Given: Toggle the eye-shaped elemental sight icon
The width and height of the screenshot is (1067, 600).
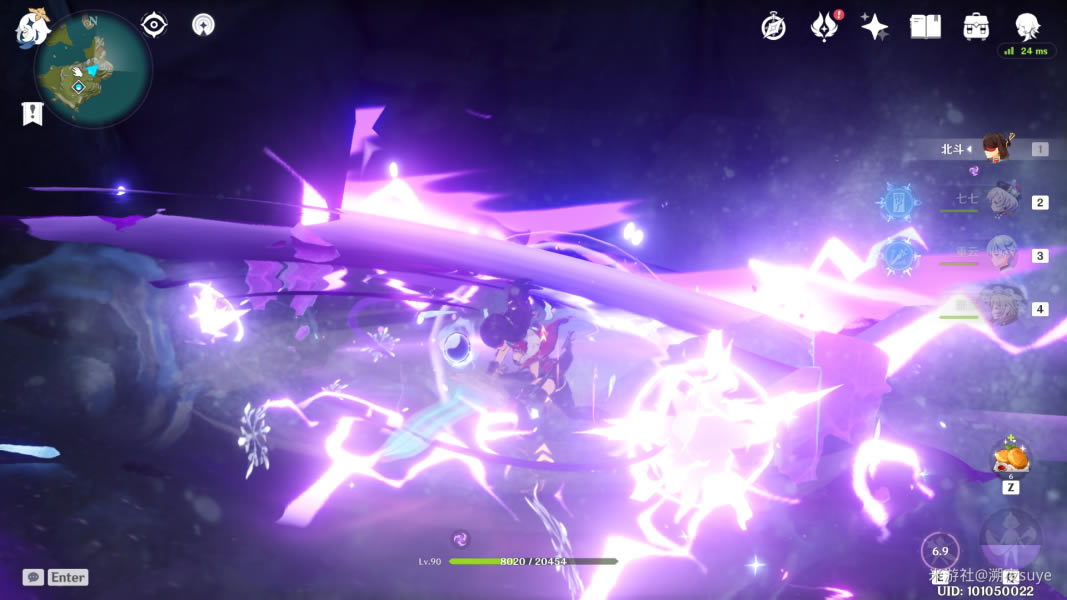Looking at the screenshot, I should click(154, 25).
